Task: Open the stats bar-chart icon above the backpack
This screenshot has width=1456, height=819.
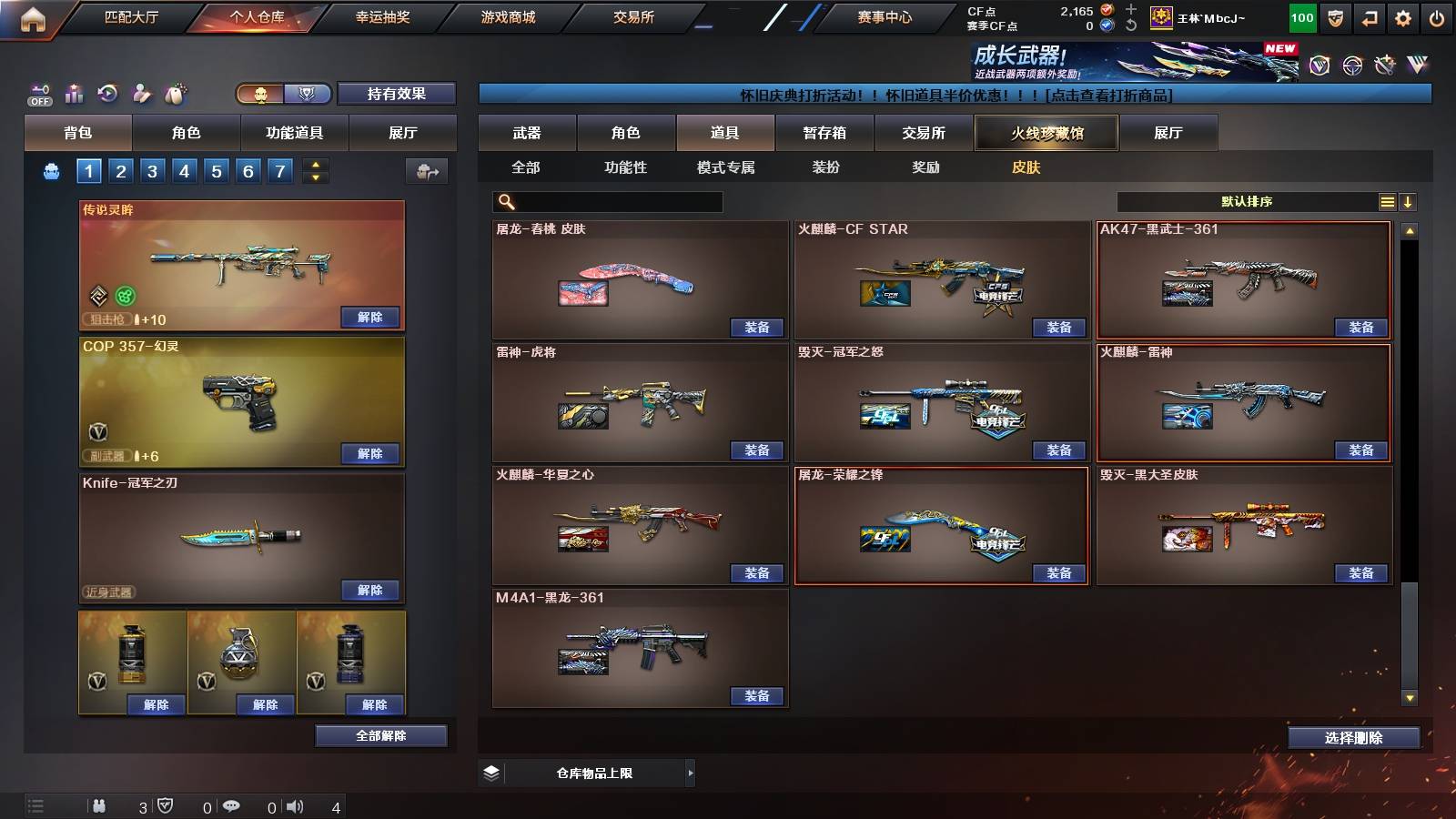Action: [x=74, y=94]
